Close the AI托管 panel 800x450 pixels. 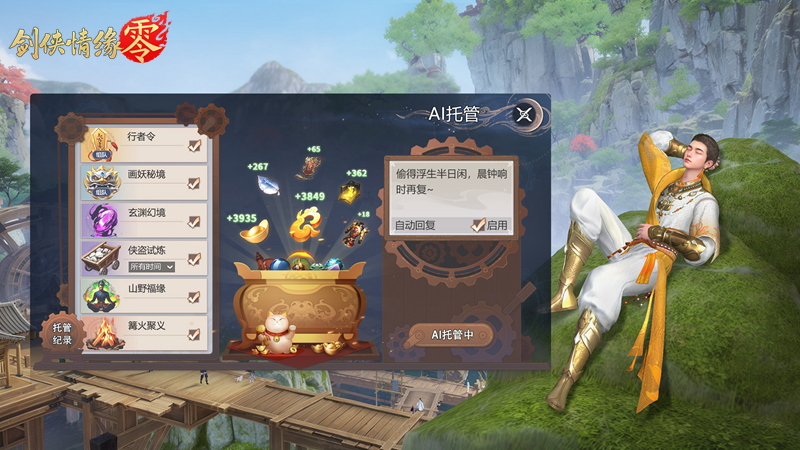click(525, 114)
